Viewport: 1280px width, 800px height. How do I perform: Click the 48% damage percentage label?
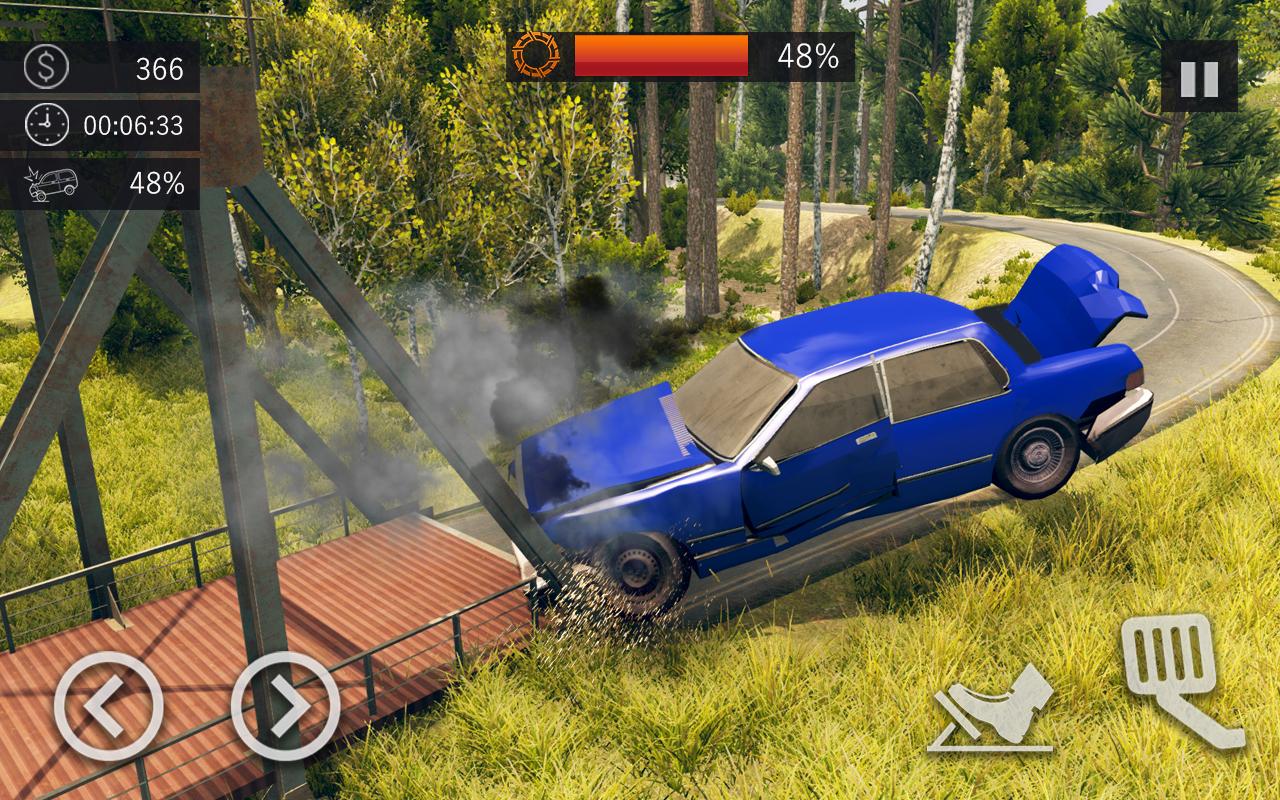(157, 183)
